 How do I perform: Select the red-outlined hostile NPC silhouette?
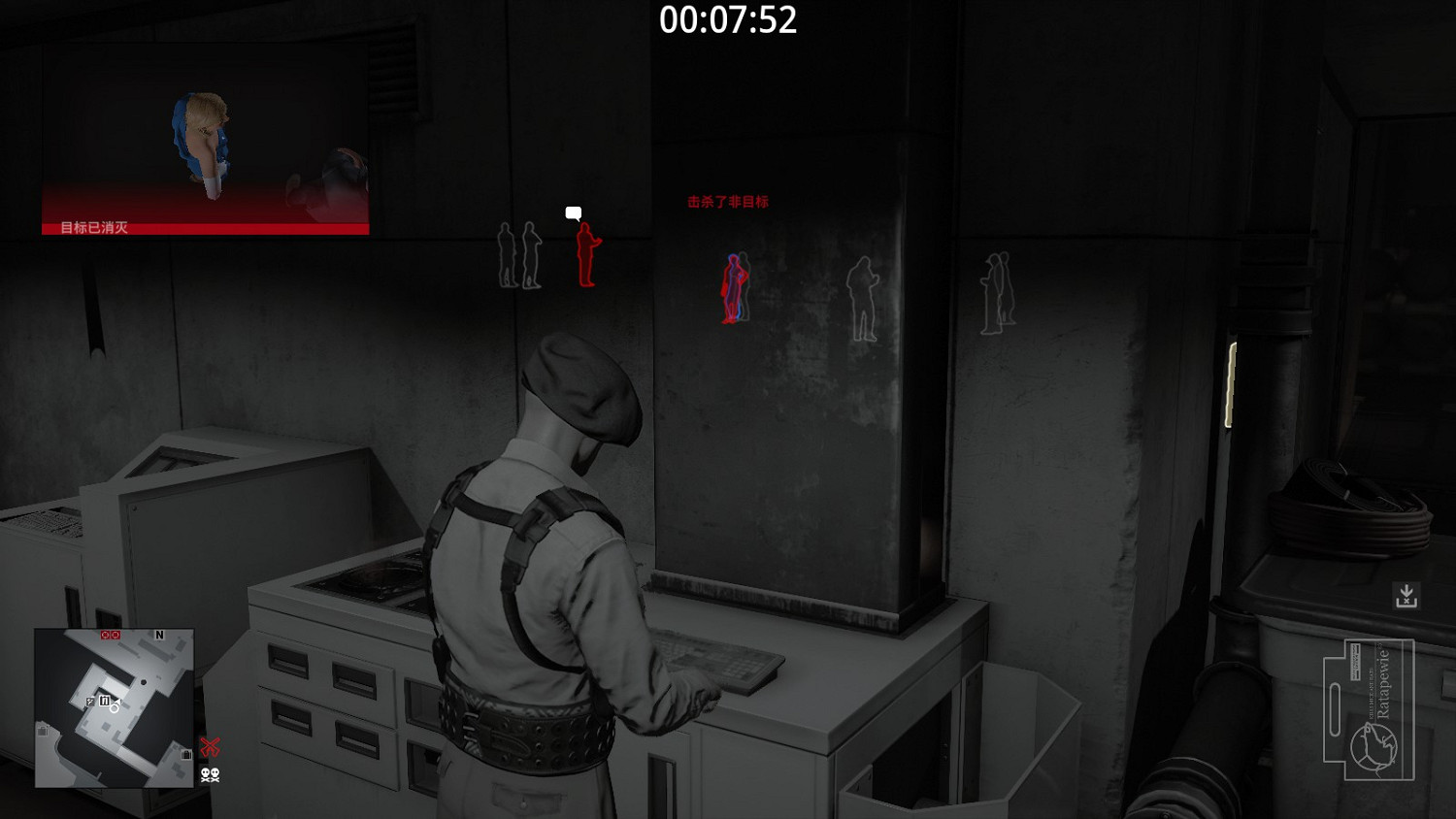tap(585, 257)
